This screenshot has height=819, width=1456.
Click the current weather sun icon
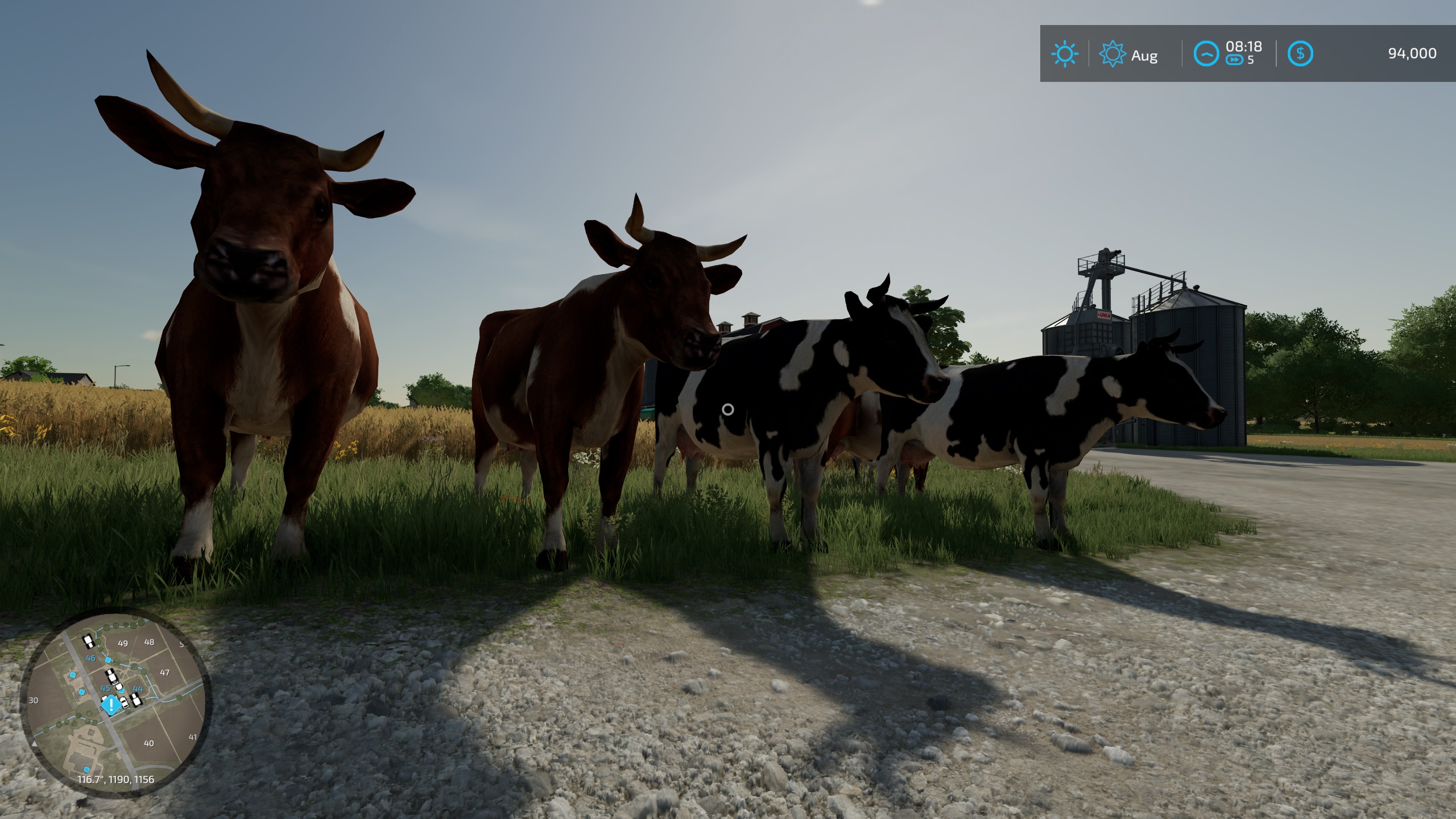pyautogui.click(x=1065, y=54)
